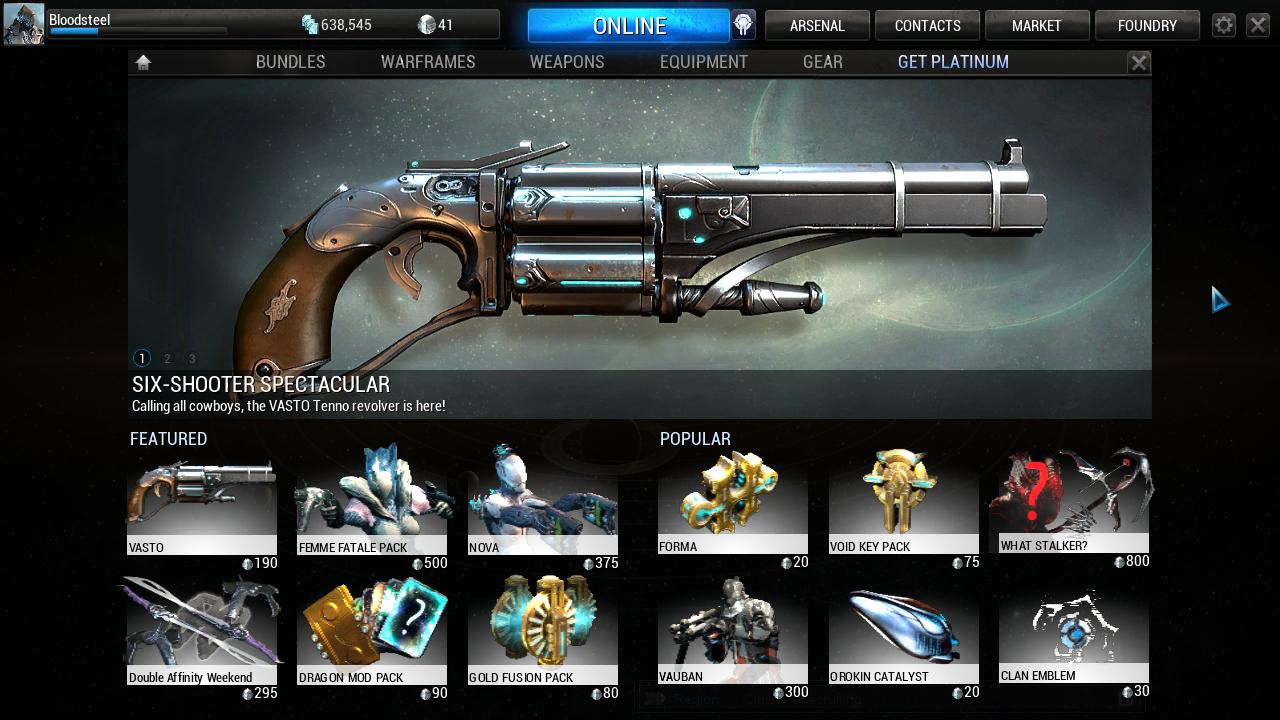Select the Weapons tab
Viewport: 1280px width, 720px height.
567,62
